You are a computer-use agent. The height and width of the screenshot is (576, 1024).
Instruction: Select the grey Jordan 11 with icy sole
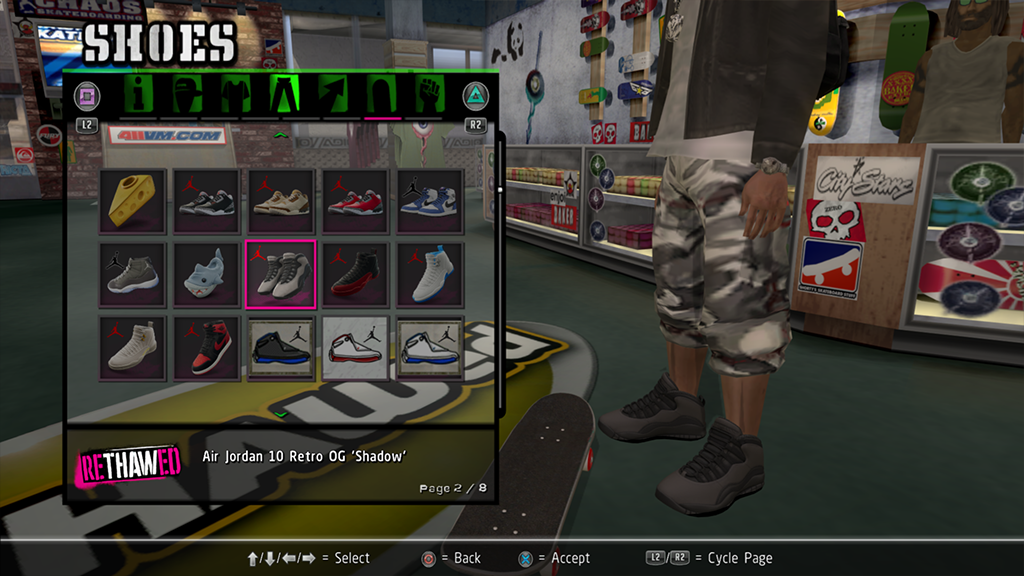point(134,274)
